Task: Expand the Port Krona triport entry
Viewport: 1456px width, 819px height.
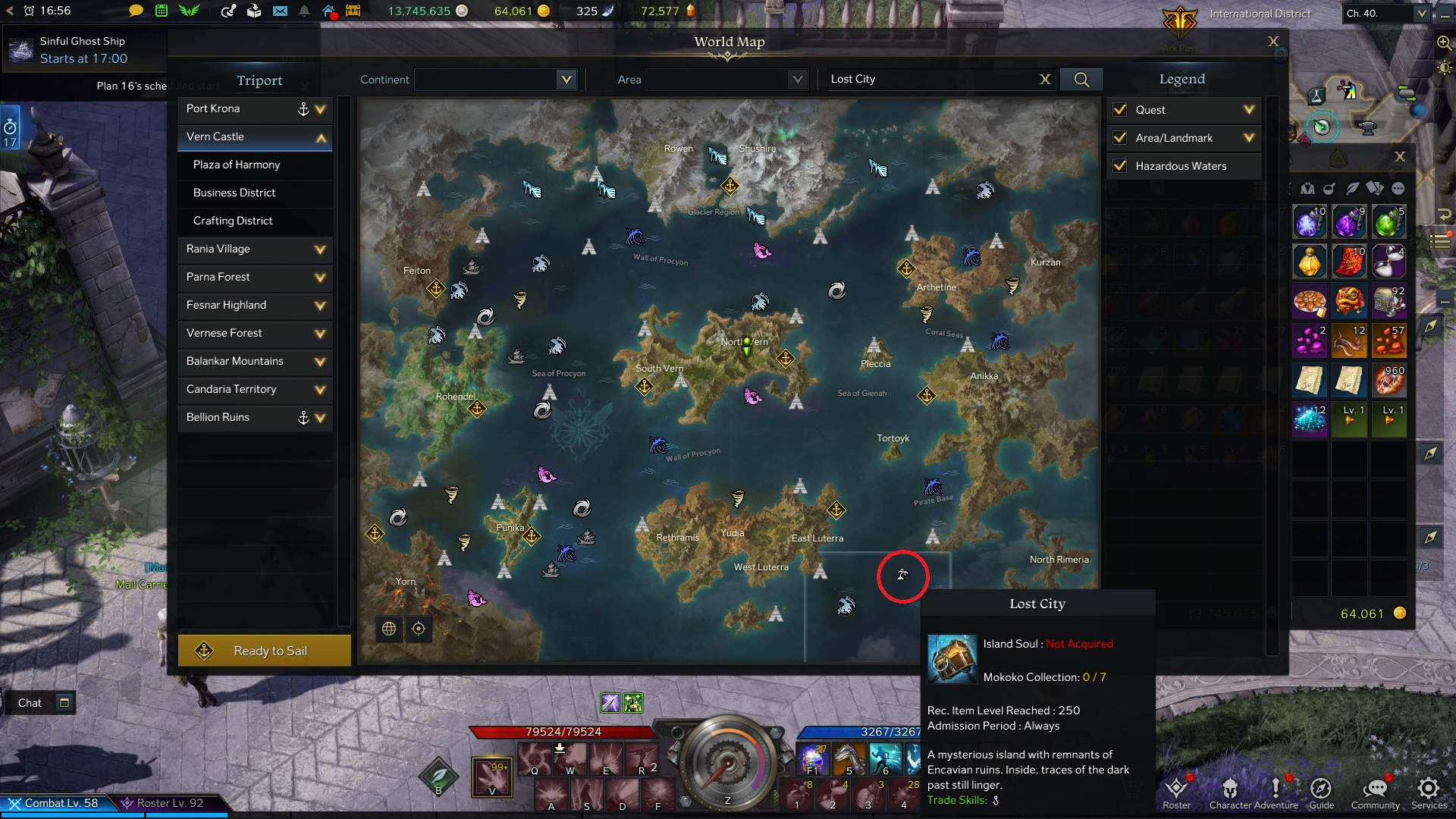Action: pyautogui.click(x=320, y=109)
